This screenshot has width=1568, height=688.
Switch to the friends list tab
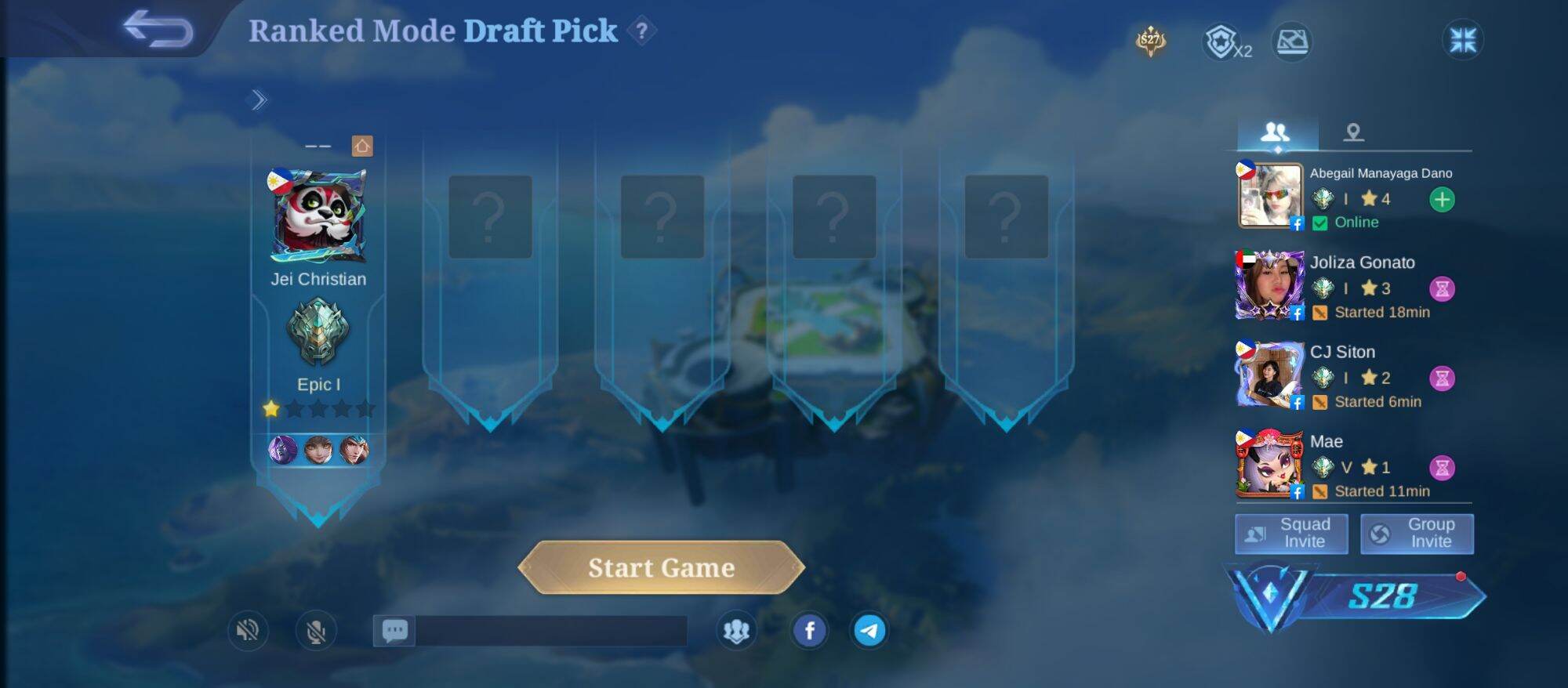[1276, 132]
